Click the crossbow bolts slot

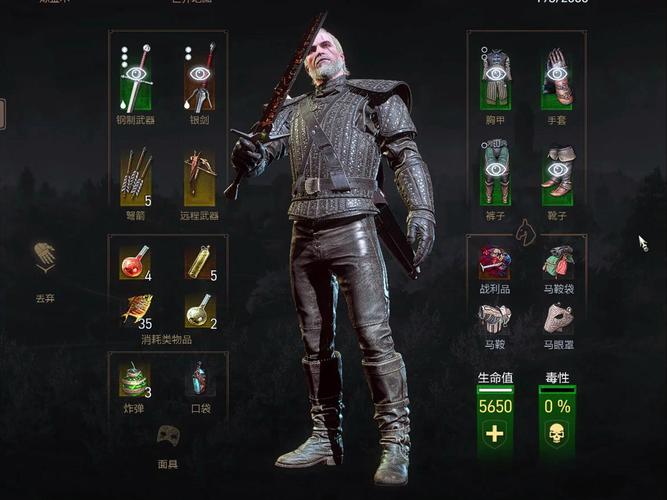click(x=135, y=175)
